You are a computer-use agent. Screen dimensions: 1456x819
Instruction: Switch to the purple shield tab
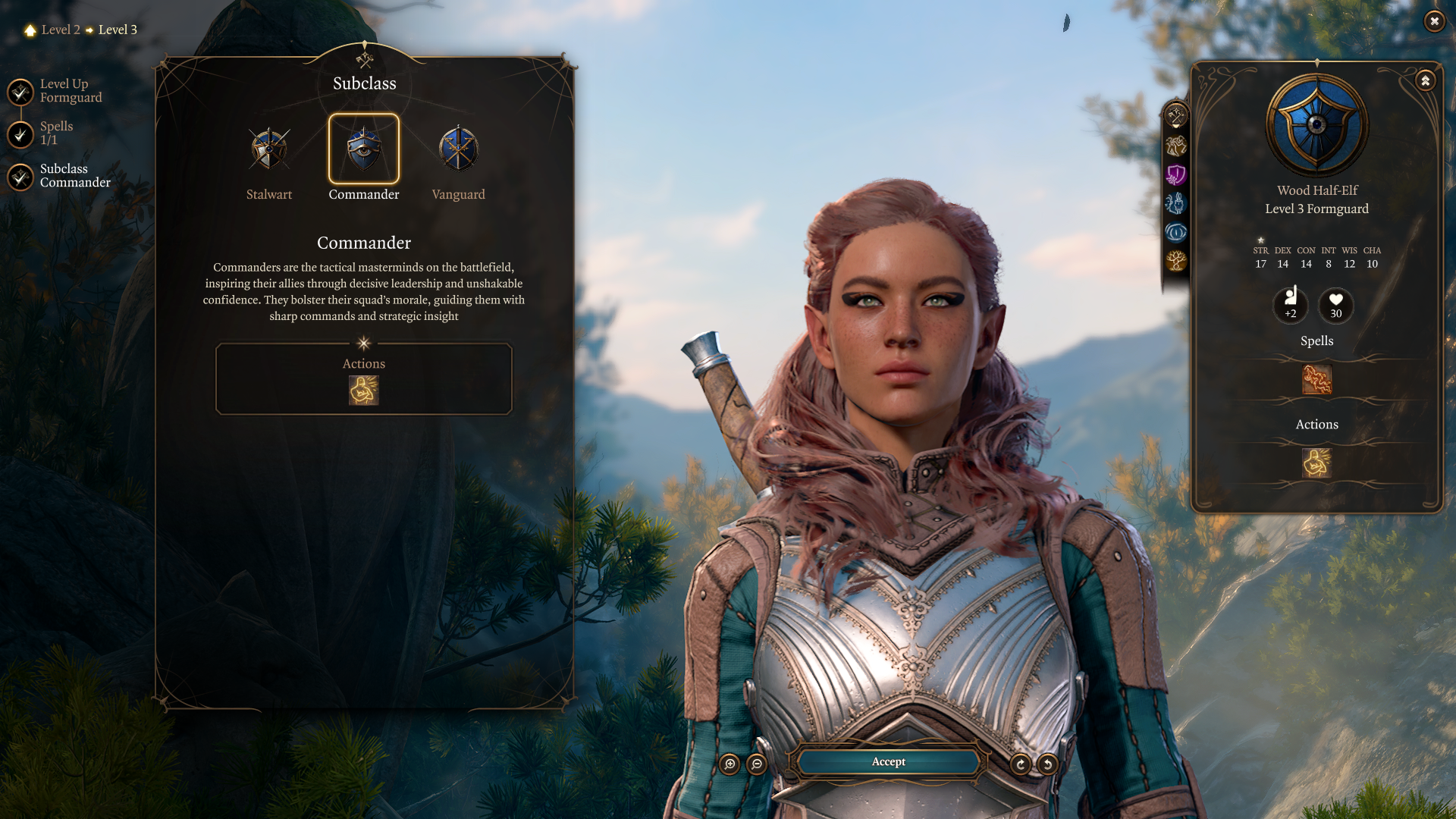coord(1176,174)
